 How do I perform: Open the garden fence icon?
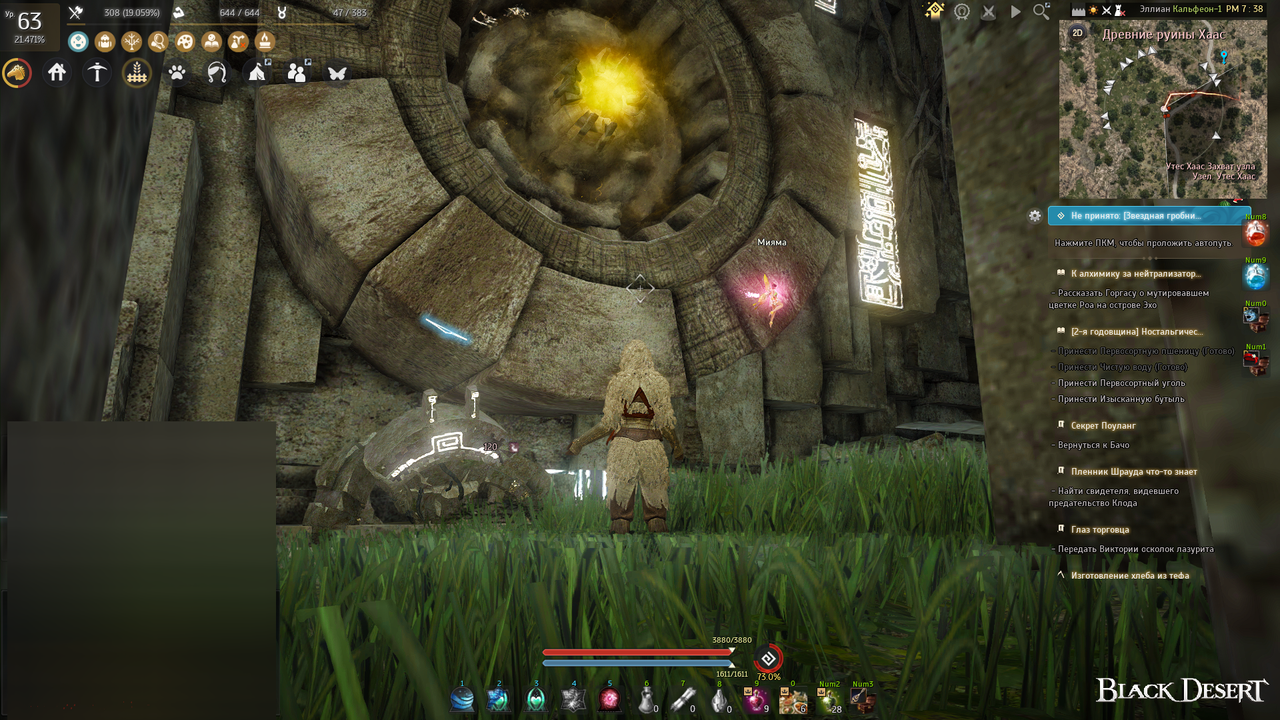(137, 72)
